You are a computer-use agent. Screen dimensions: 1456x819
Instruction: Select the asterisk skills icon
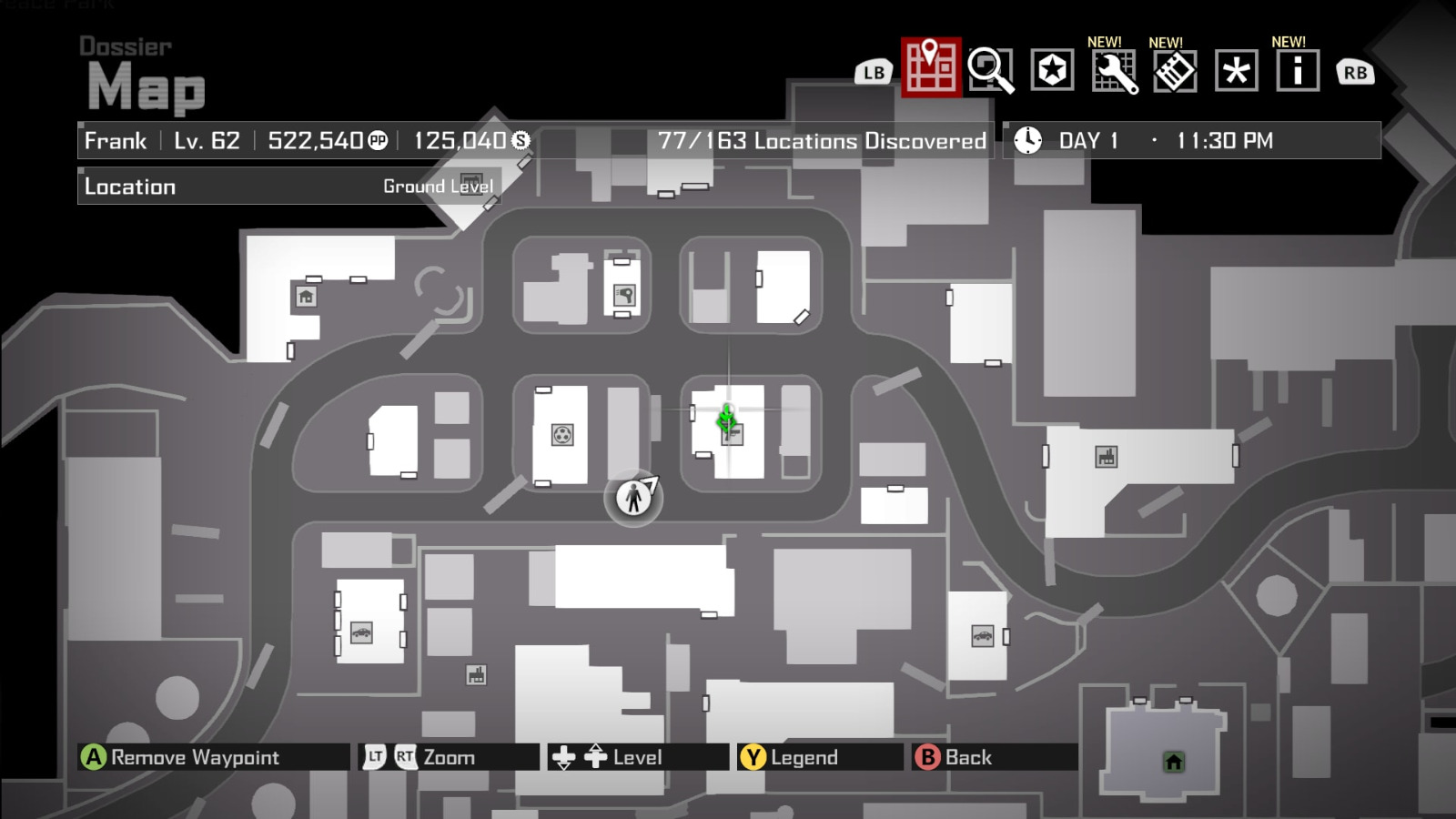(x=1235, y=69)
